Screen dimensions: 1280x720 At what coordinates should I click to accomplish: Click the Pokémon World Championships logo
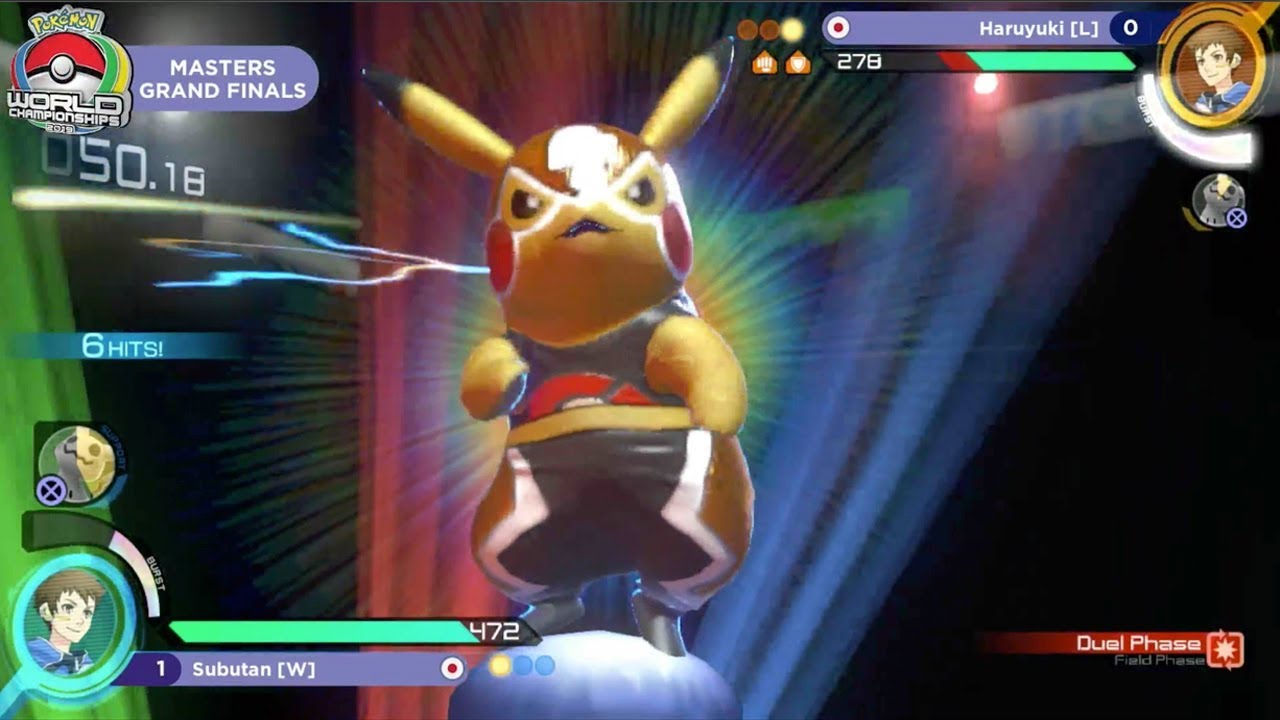pyautogui.click(x=68, y=72)
